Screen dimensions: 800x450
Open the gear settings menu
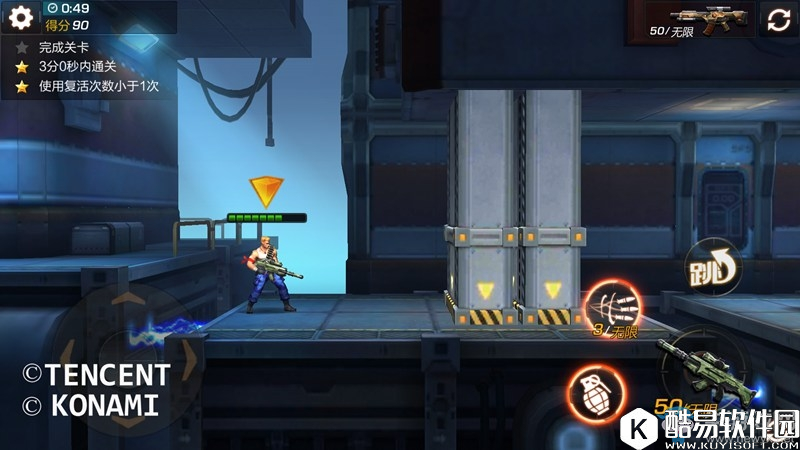pyautogui.click(x=21, y=17)
